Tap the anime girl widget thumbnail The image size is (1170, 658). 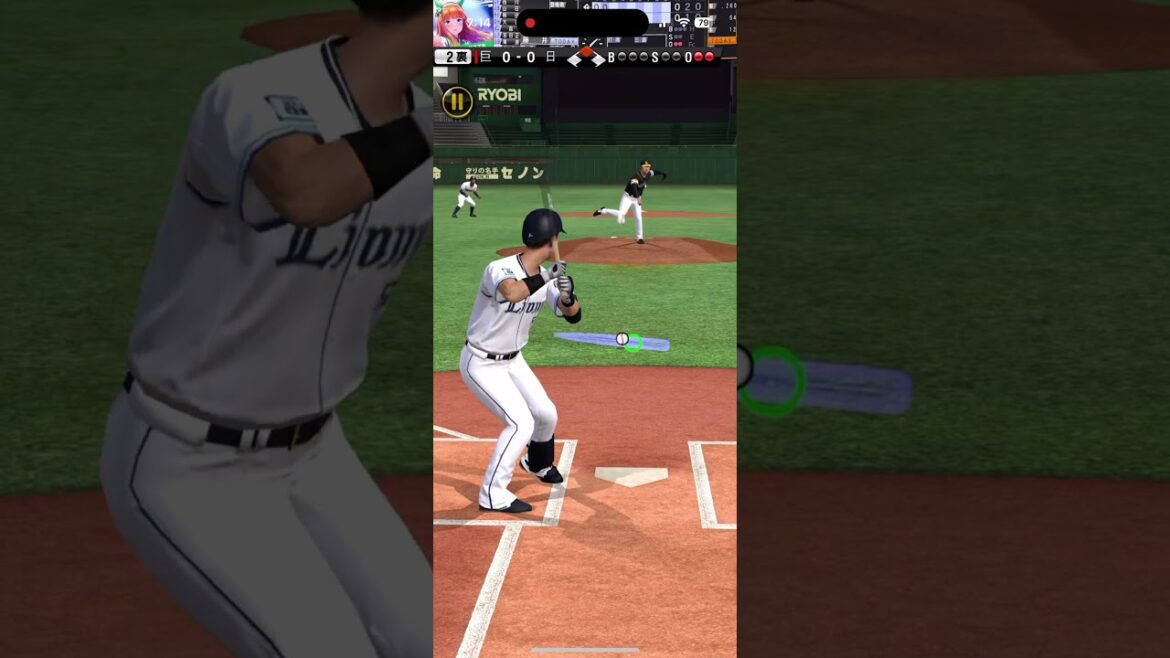[462, 23]
